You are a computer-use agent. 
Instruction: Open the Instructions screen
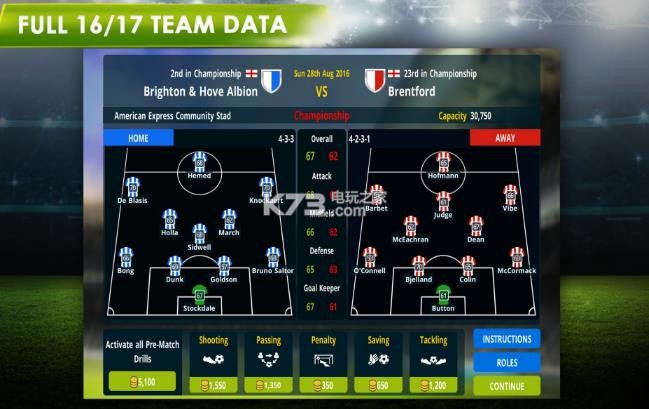[x=506, y=339]
